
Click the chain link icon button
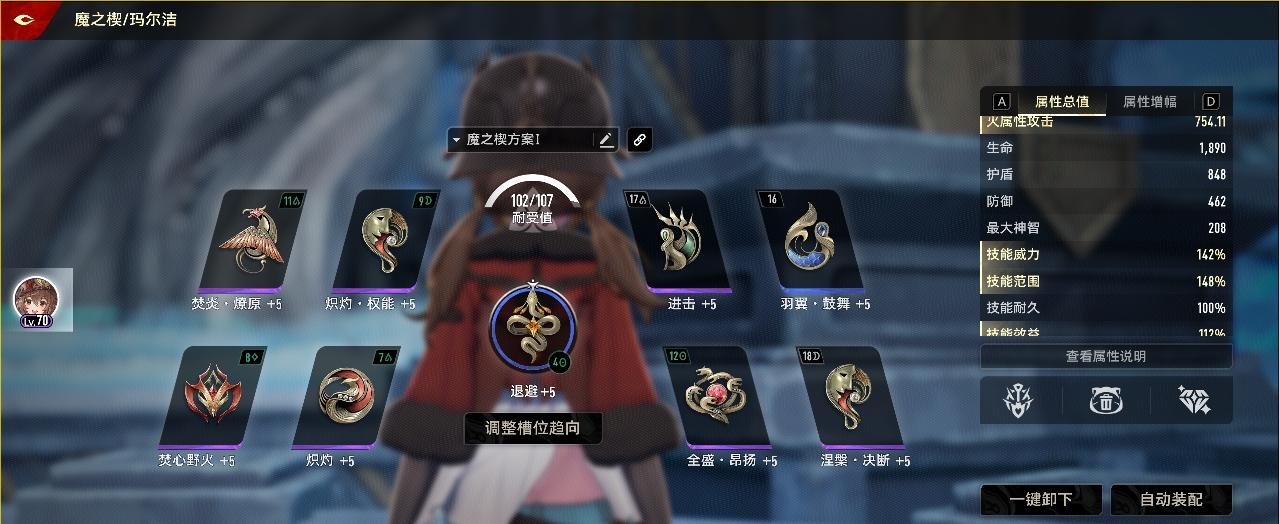click(640, 140)
